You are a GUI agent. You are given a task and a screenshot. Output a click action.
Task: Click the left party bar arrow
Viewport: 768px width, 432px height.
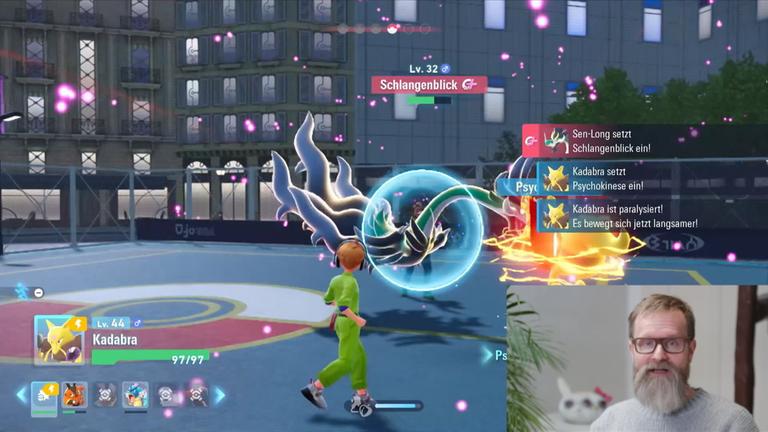(x=19, y=395)
